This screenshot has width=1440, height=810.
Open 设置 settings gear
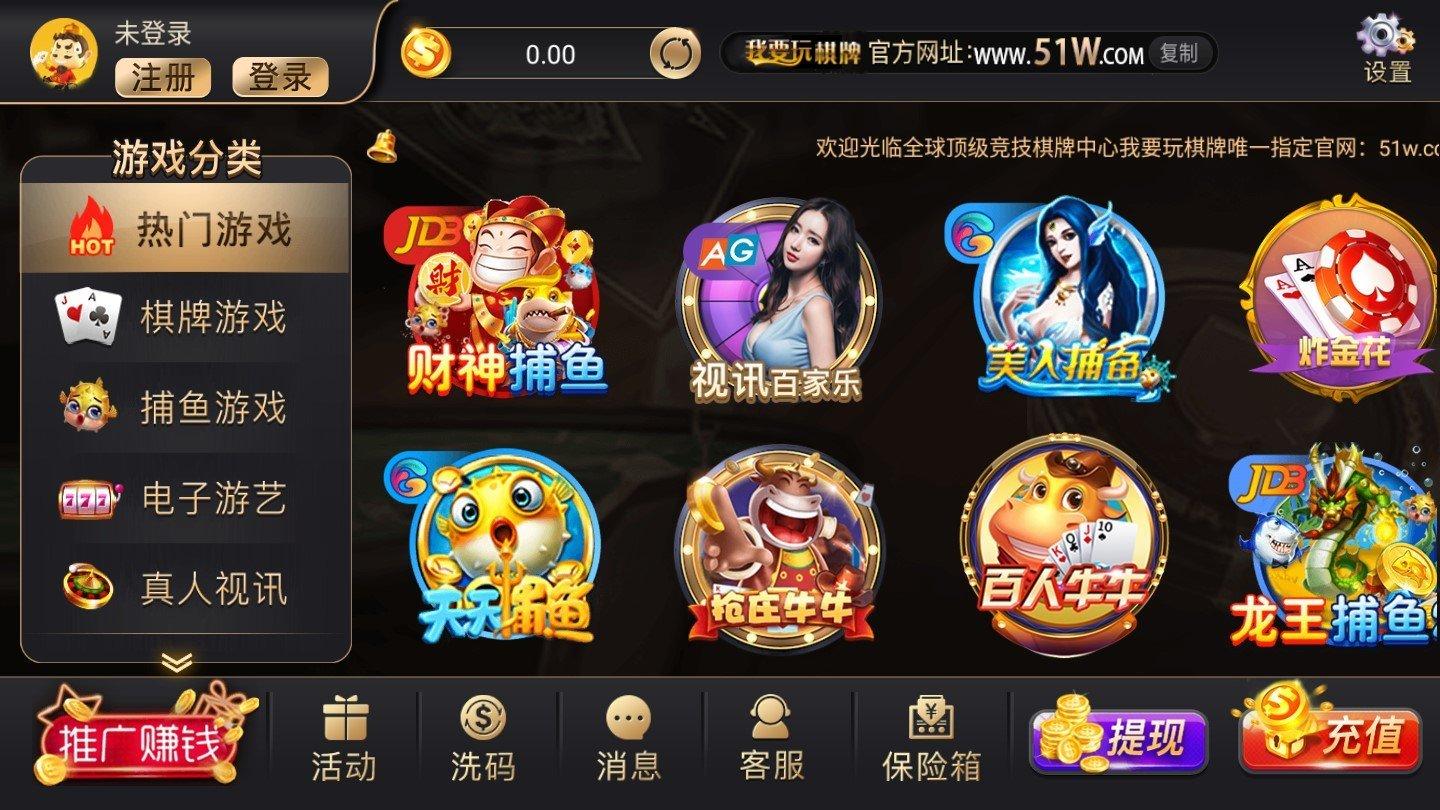pyautogui.click(x=1378, y=45)
